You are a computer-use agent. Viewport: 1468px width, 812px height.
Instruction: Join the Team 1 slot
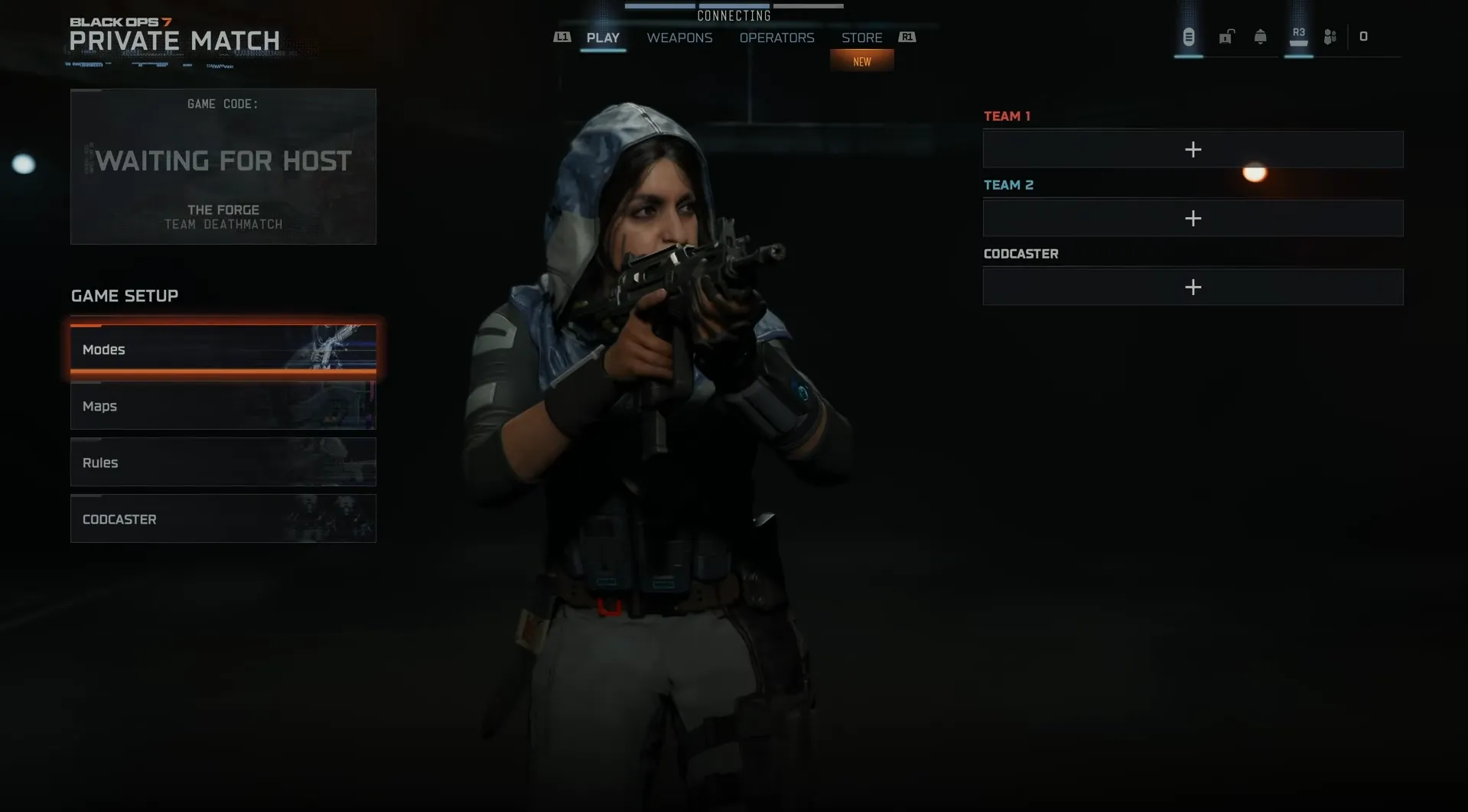(1193, 150)
